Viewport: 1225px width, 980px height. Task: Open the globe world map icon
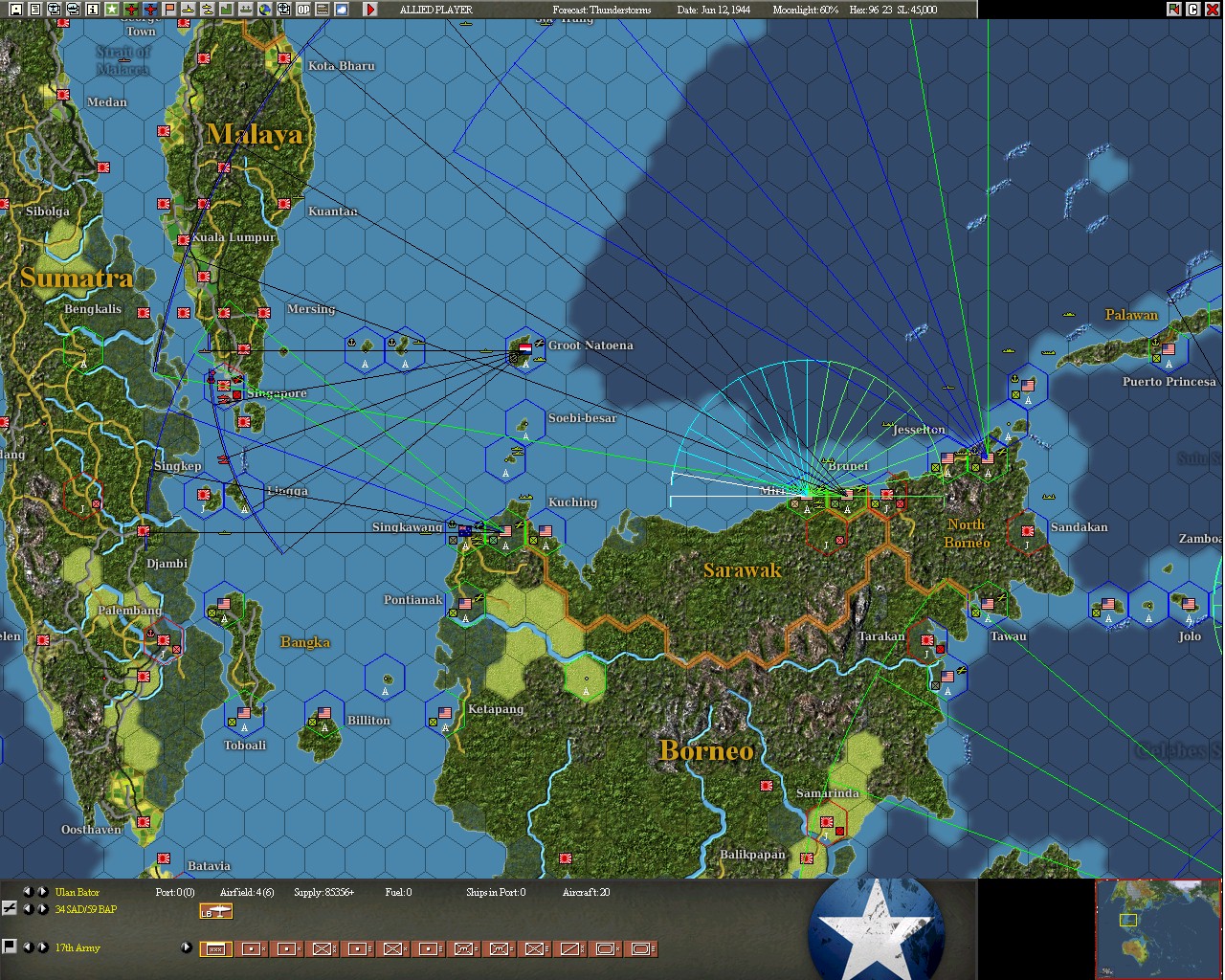(263, 10)
